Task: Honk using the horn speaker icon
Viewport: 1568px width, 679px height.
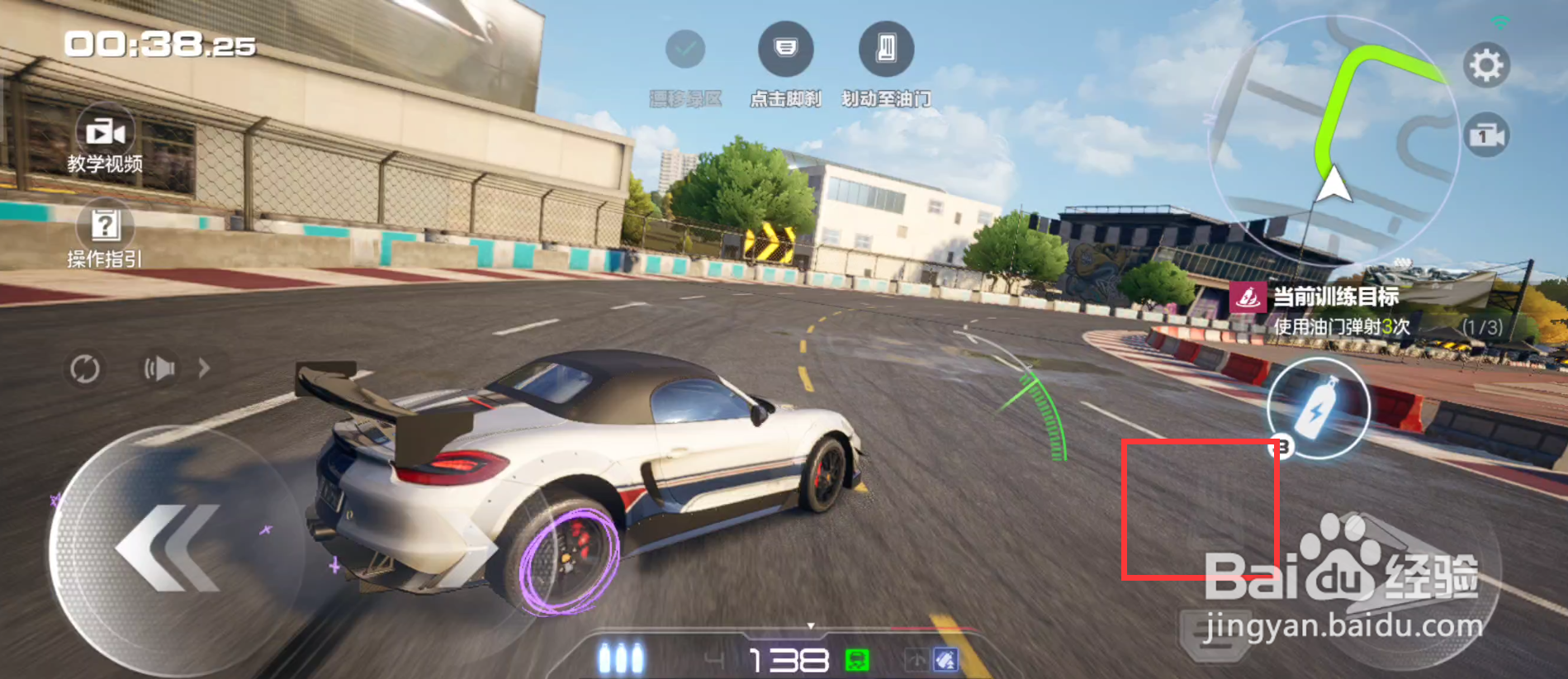Action: pos(160,368)
